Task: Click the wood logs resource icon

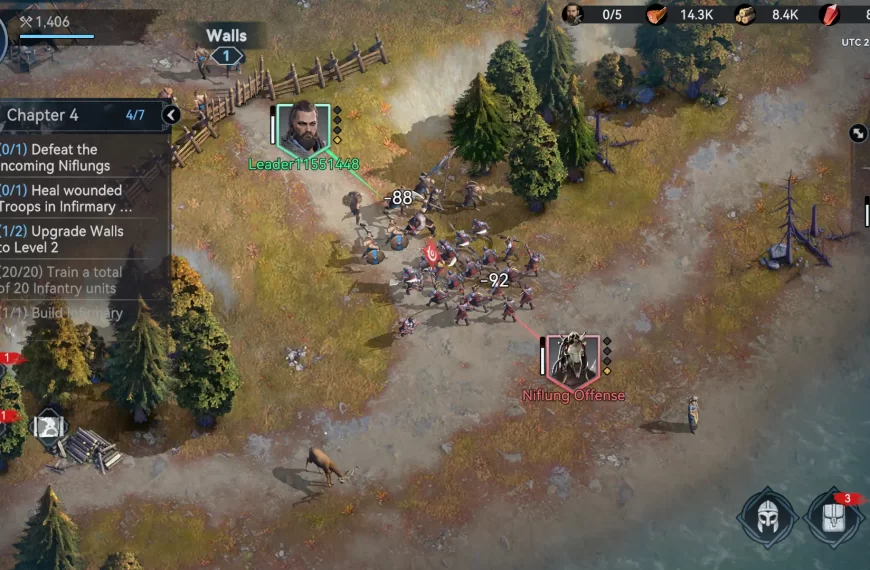Action: pos(746,14)
